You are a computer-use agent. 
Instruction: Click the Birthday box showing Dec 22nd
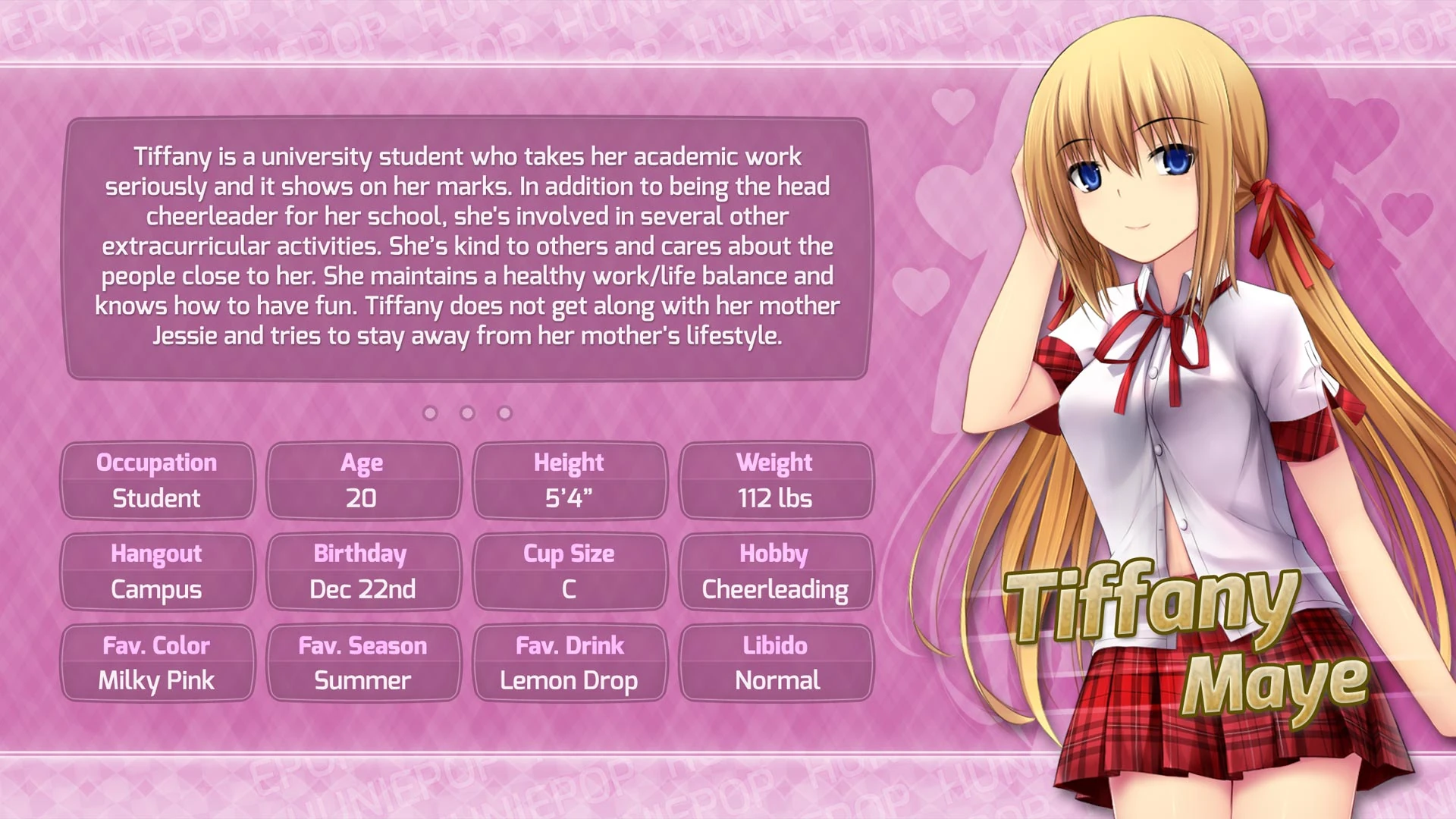coord(364,571)
